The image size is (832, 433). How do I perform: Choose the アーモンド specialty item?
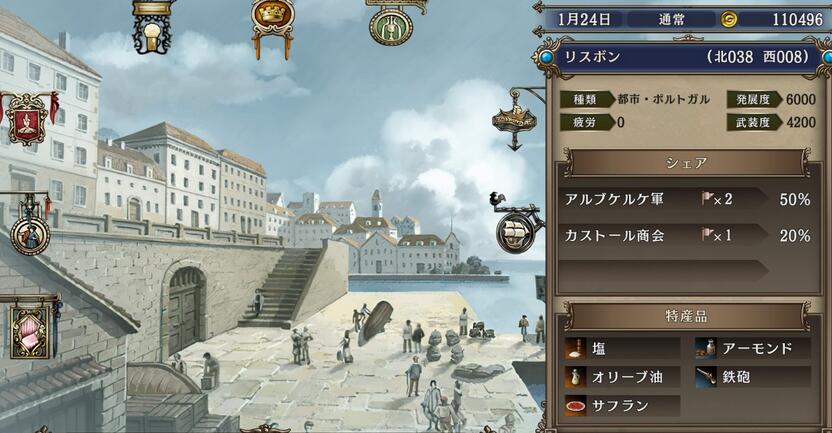751,348
